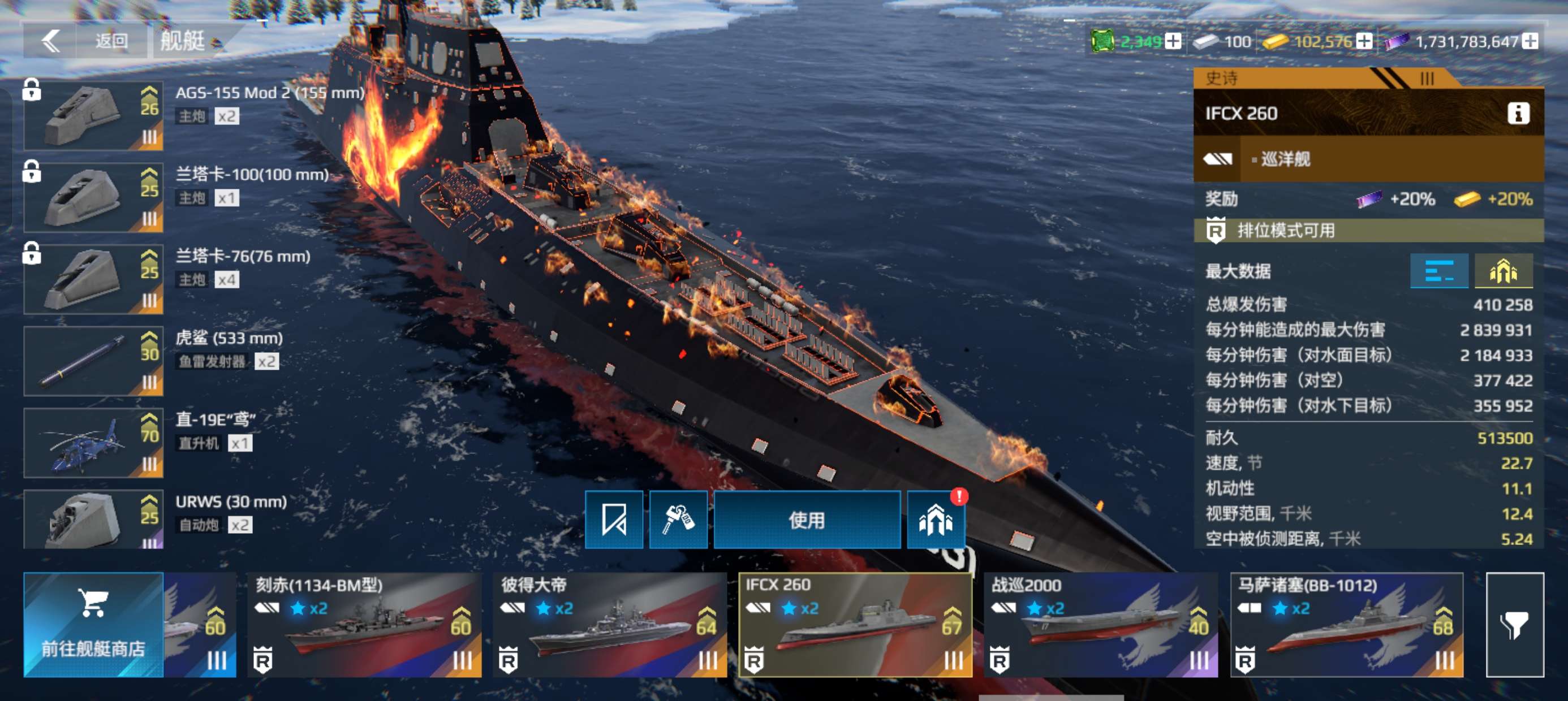
Task: Select the AGS-155 Mod 2 main gun slot
Action: click(x=93, y=116)
